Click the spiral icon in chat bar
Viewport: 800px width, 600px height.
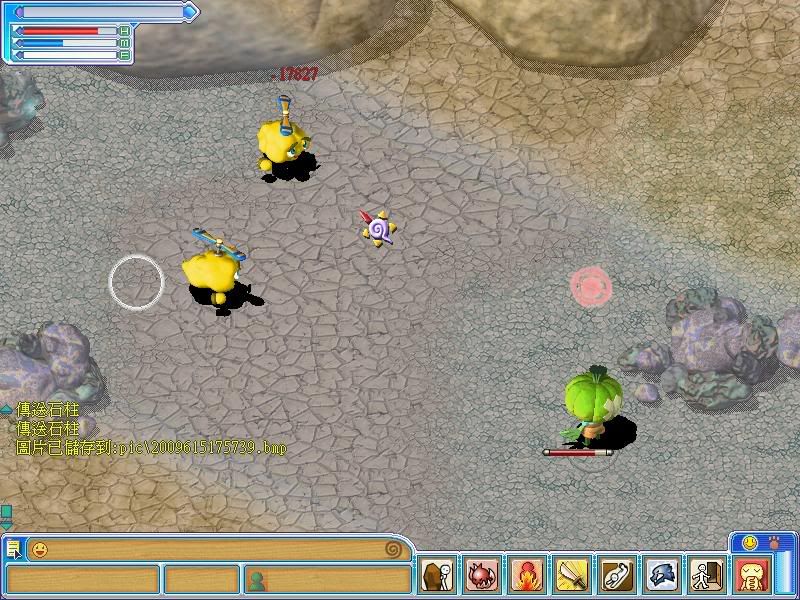[x=397, y=549]
